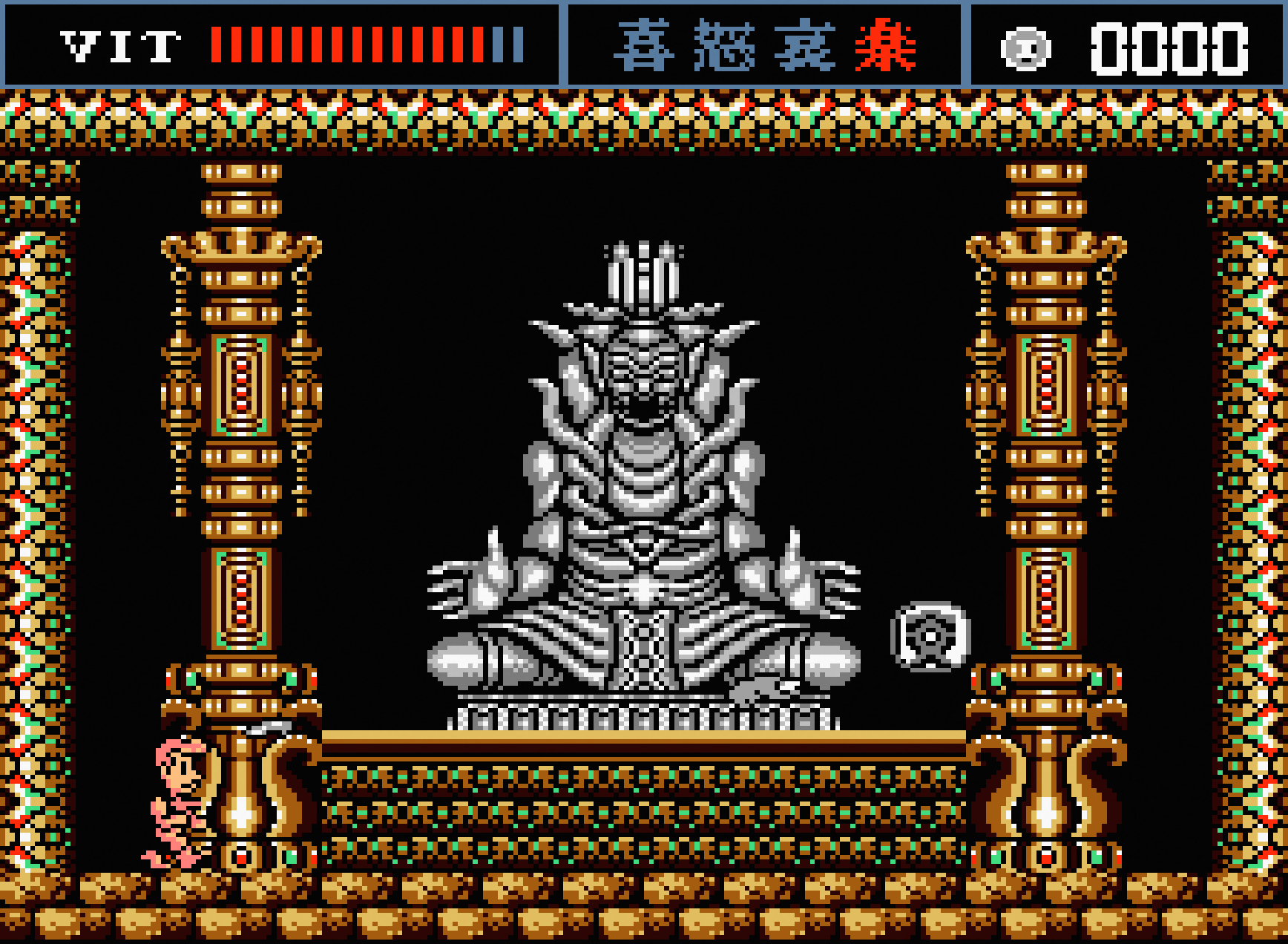Click the first red segment of the VIT bar
This screenshot has height=944, width=1288.
pos(217,46)
